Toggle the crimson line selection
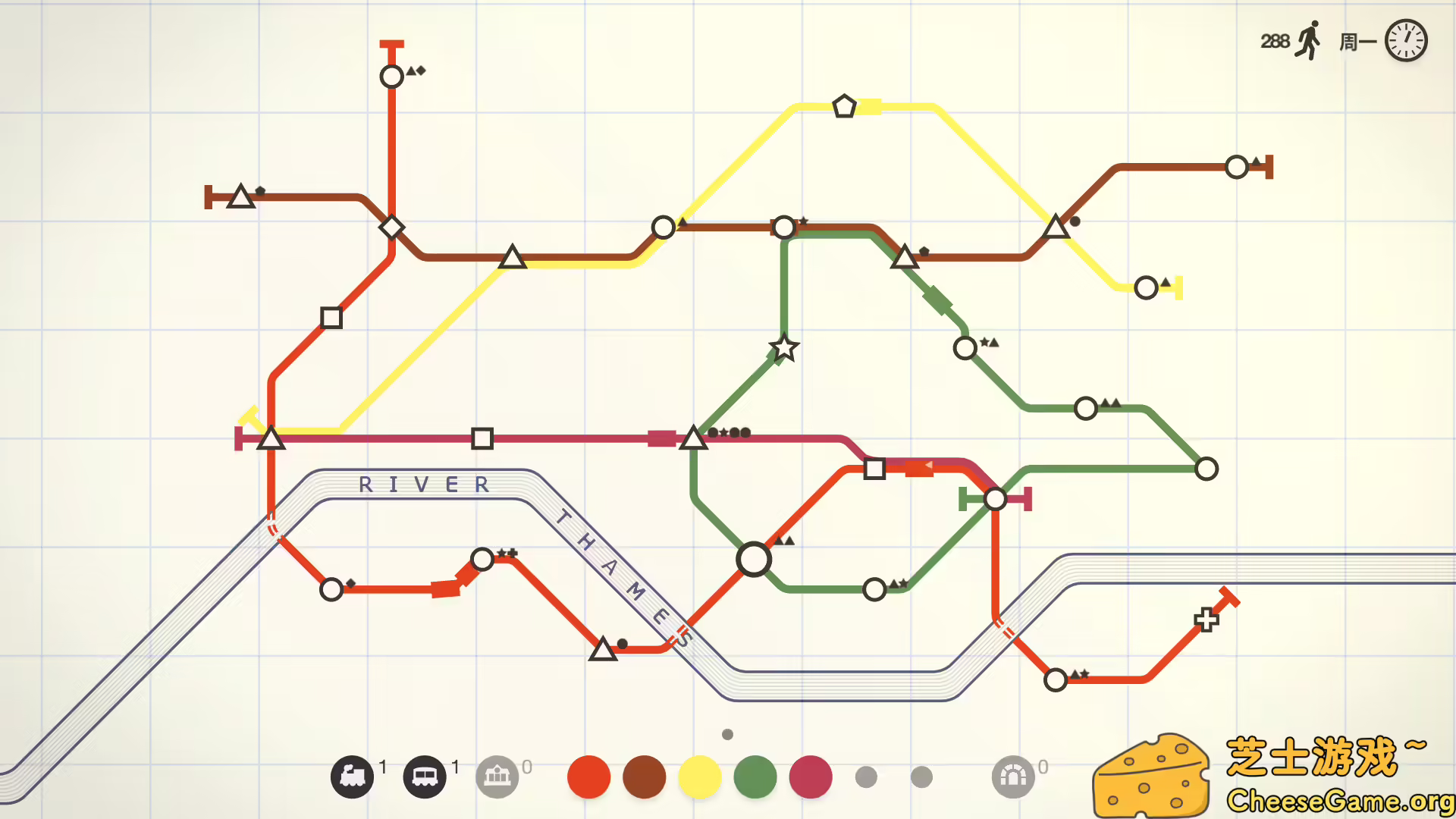 point(810,777)
